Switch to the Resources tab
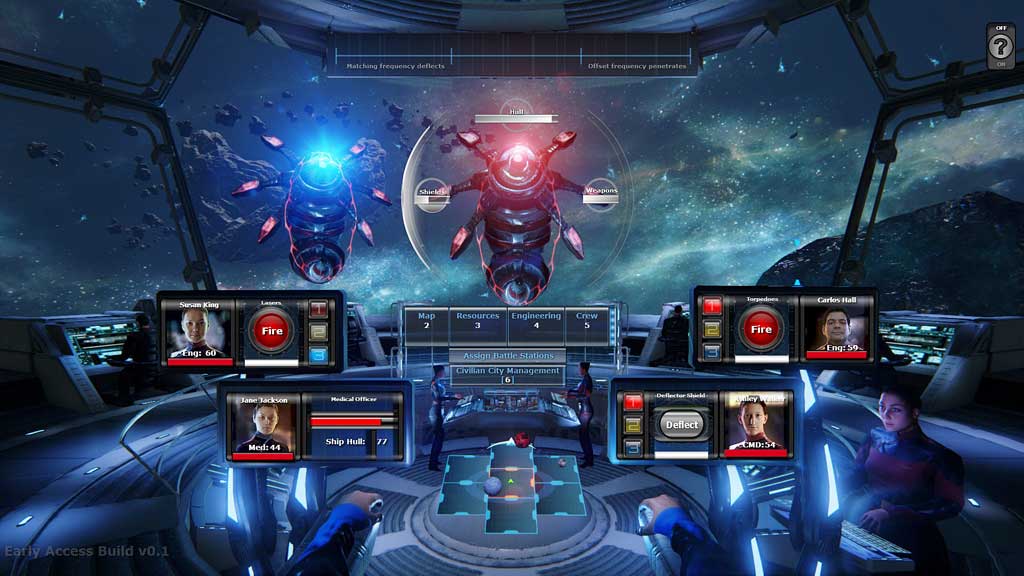 [477, 320]
